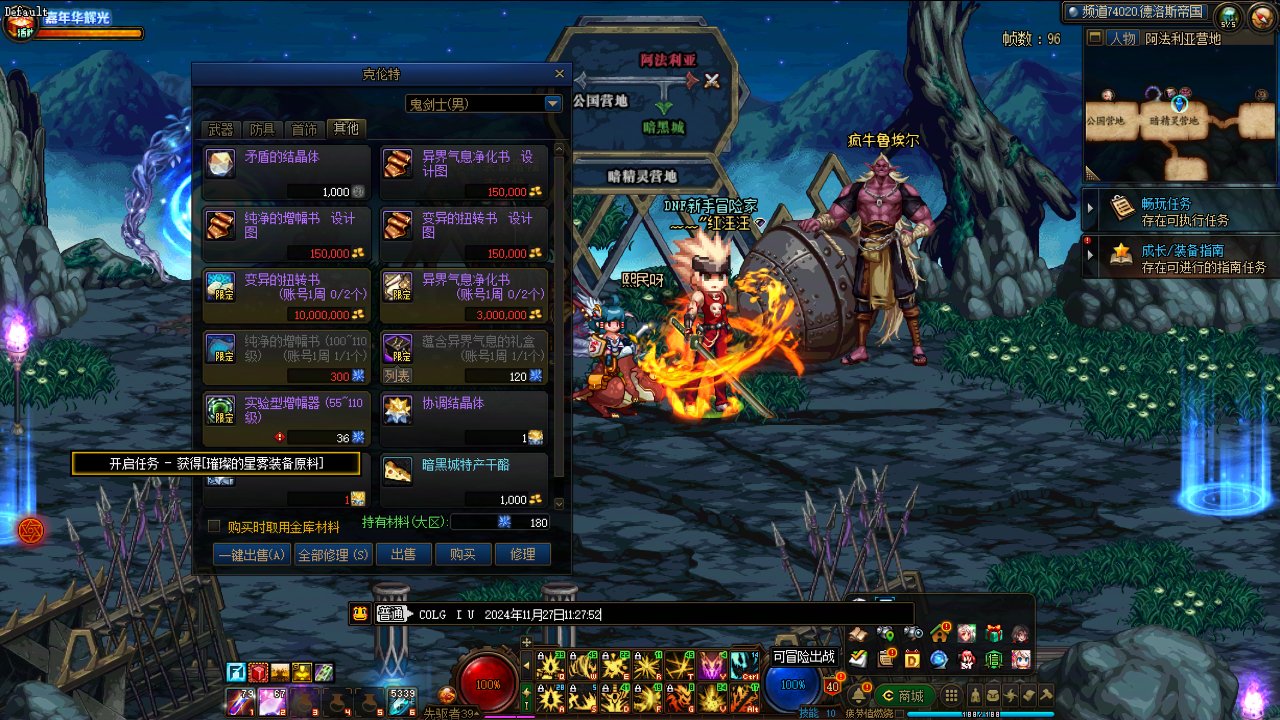
Task: Switch to the 防具 tab
Action: 262,129
